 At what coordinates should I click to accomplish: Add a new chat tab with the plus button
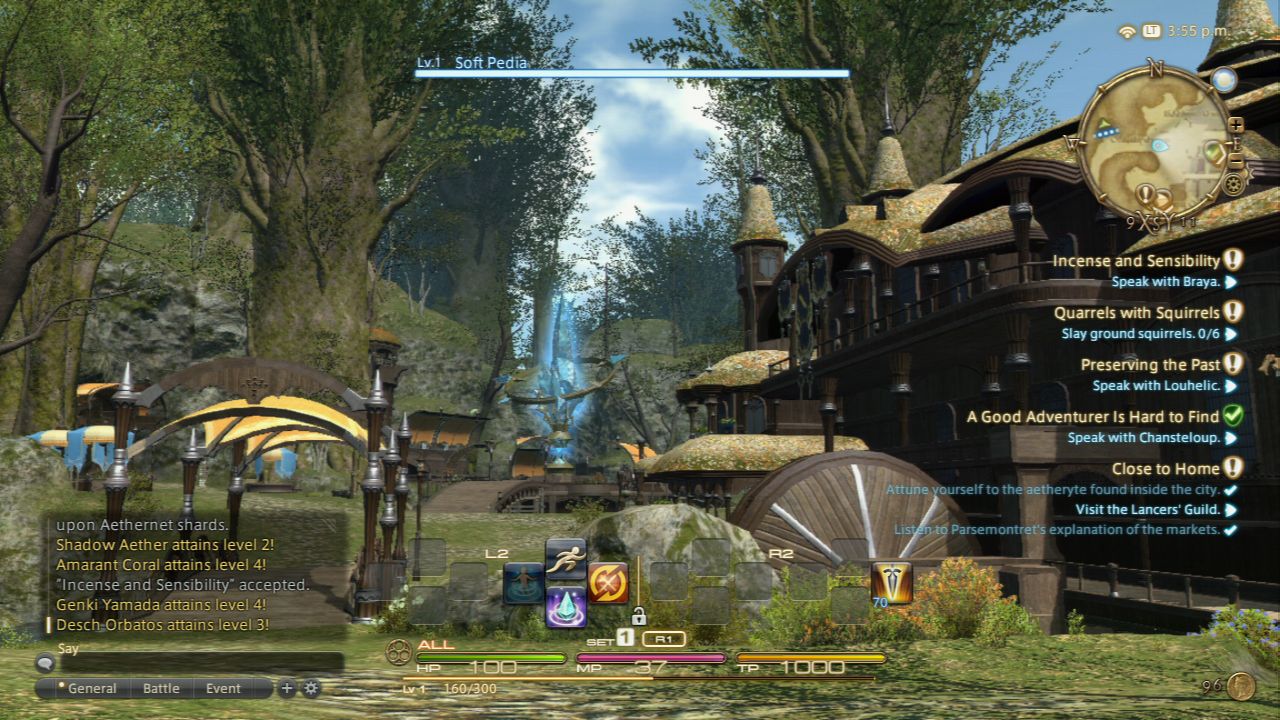(x=285, y=687)
